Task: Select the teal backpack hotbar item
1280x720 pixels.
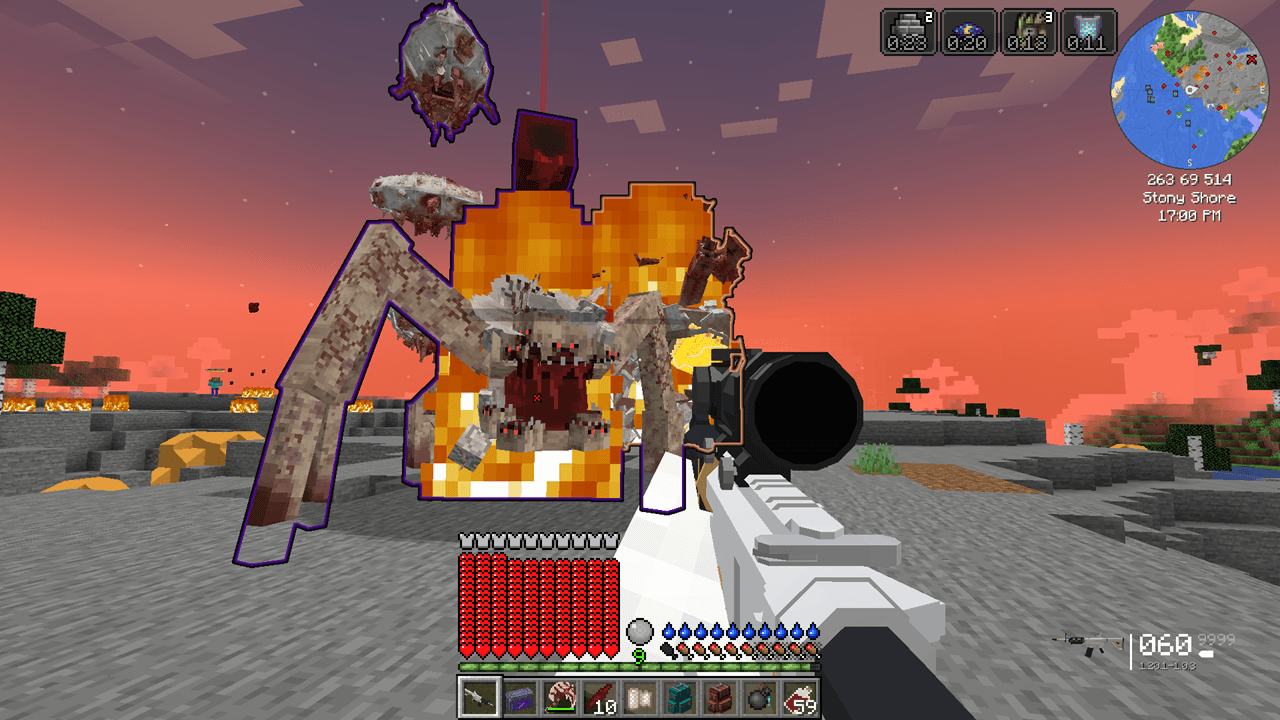Action: pyautogui.click(x=679, y=697)
